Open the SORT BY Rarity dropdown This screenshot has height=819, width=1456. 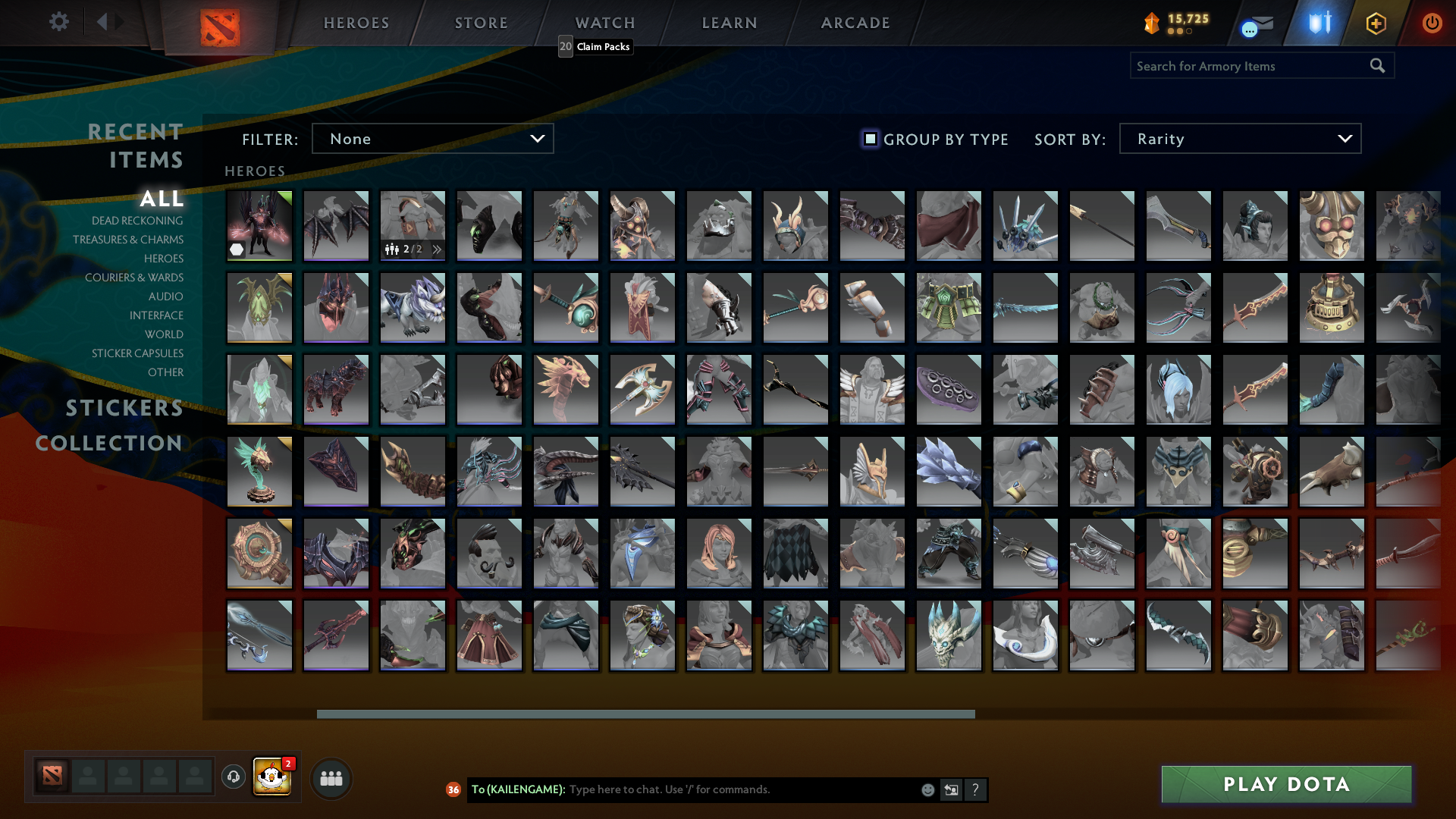1239,138
